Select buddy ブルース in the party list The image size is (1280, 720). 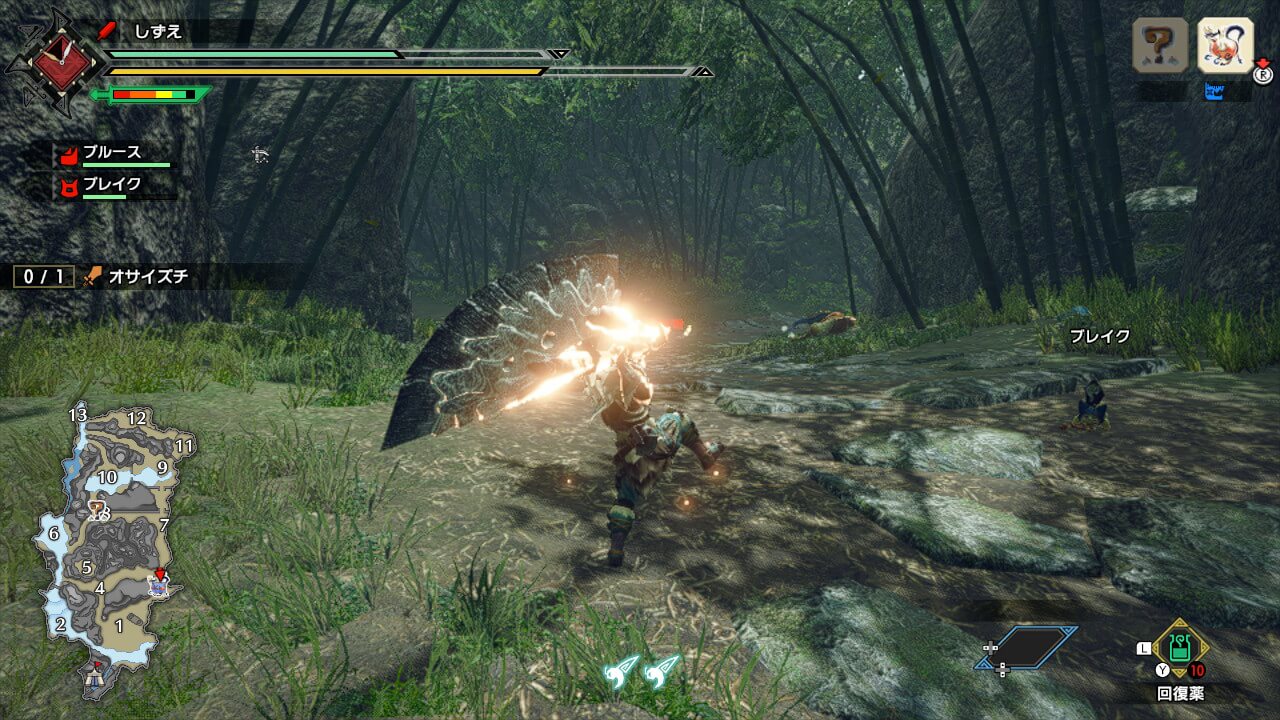112,153
